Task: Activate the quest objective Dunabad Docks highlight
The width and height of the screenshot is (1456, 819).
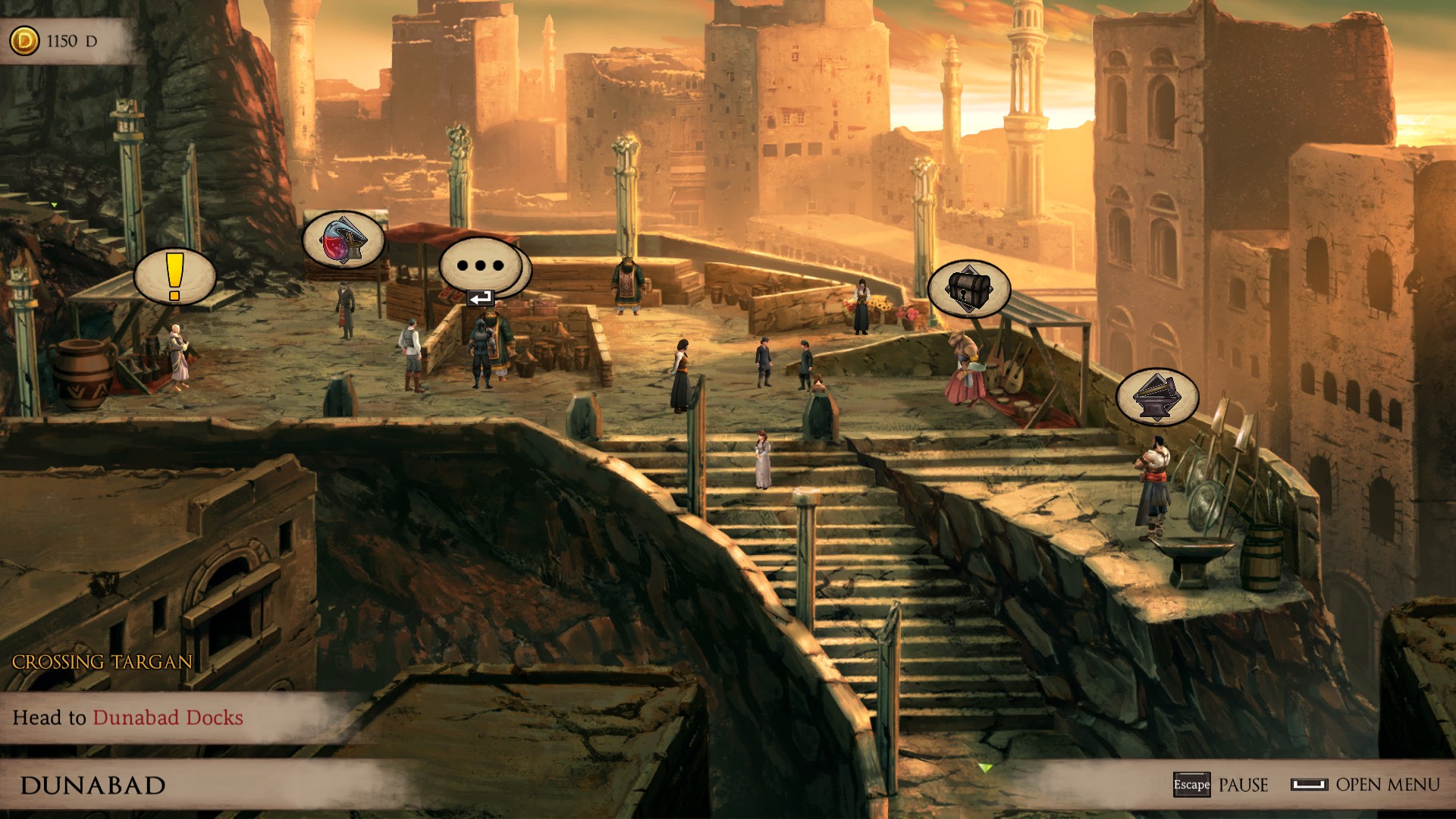Action: tap(168, 718)
